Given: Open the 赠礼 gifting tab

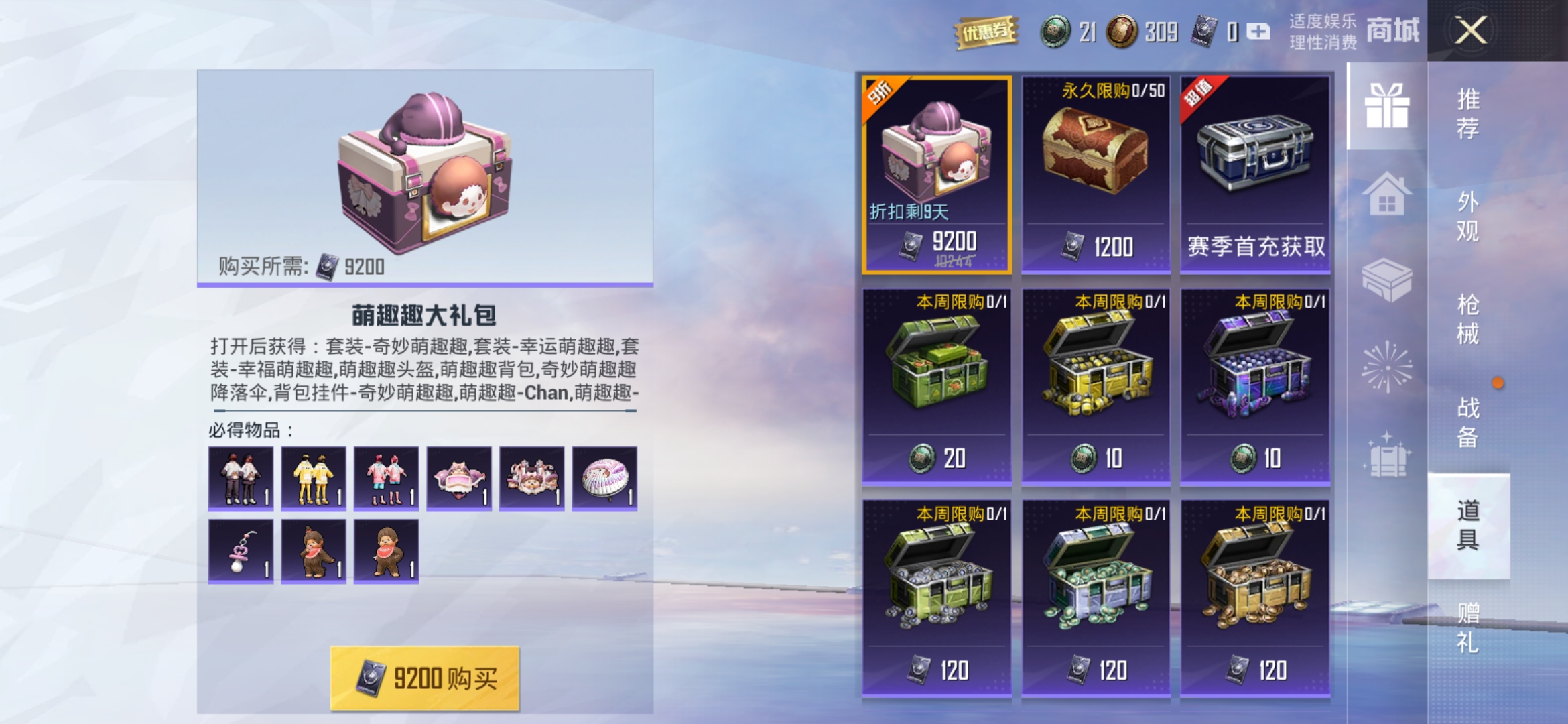Looking at the screenshot, I should click(1467, 628).
